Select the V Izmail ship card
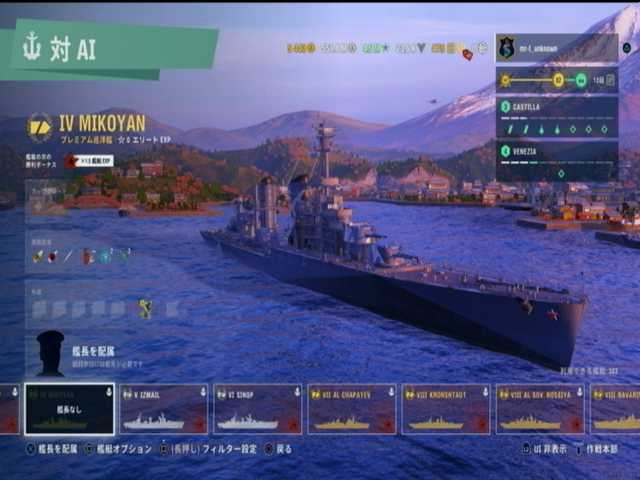 163,409
